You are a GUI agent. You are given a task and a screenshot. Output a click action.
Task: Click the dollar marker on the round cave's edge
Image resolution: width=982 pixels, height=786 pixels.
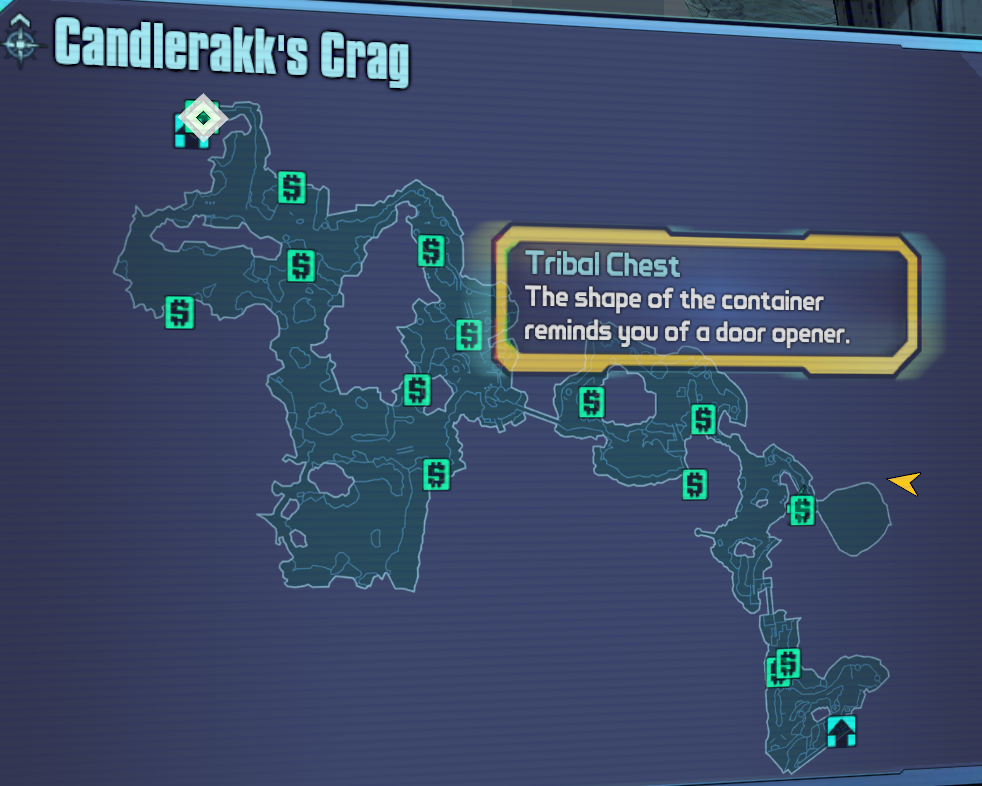click(x=802, y=510)
